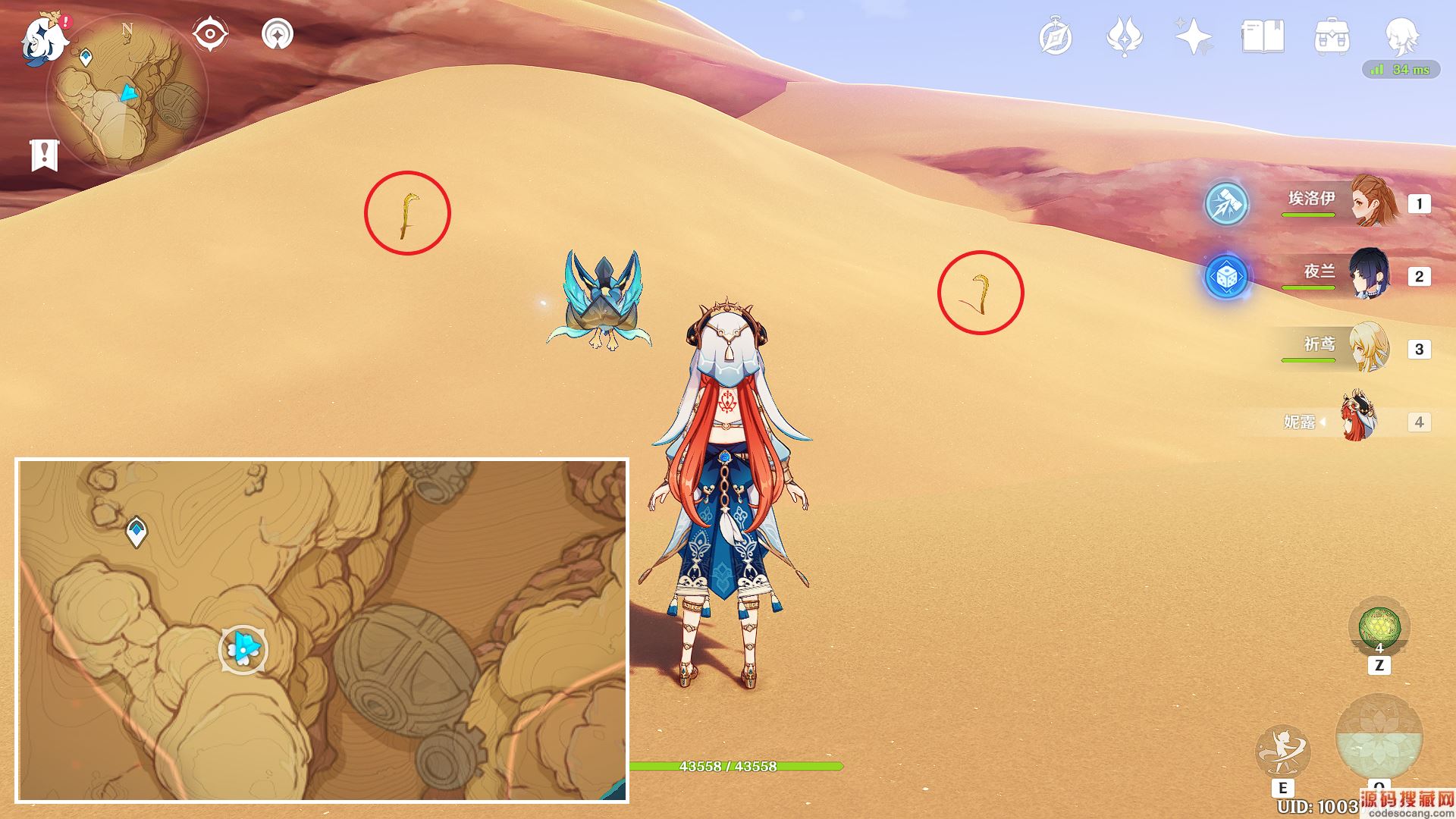
Task: Open the quest log exclamation banner
Action: [x=44, y=155]
